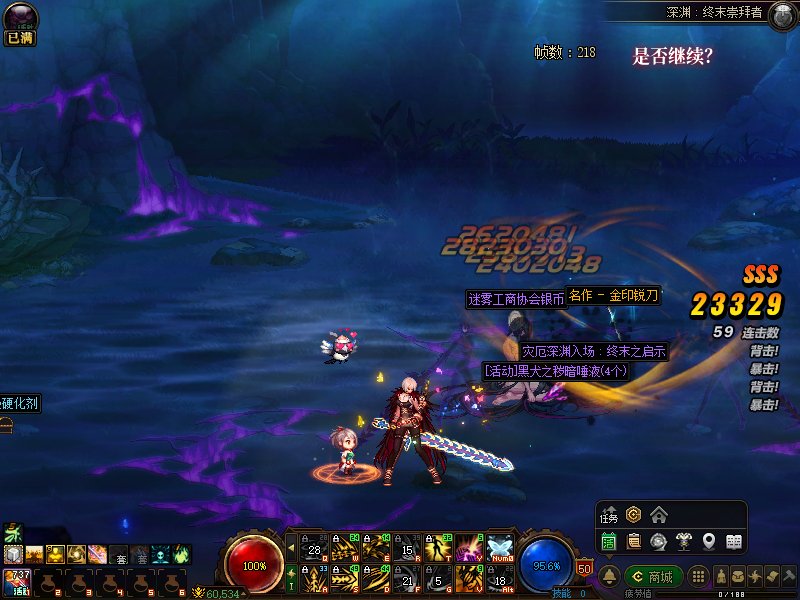800x600 pixels.
Task: Select the 任务 quest tab
Action: [609, 516]
